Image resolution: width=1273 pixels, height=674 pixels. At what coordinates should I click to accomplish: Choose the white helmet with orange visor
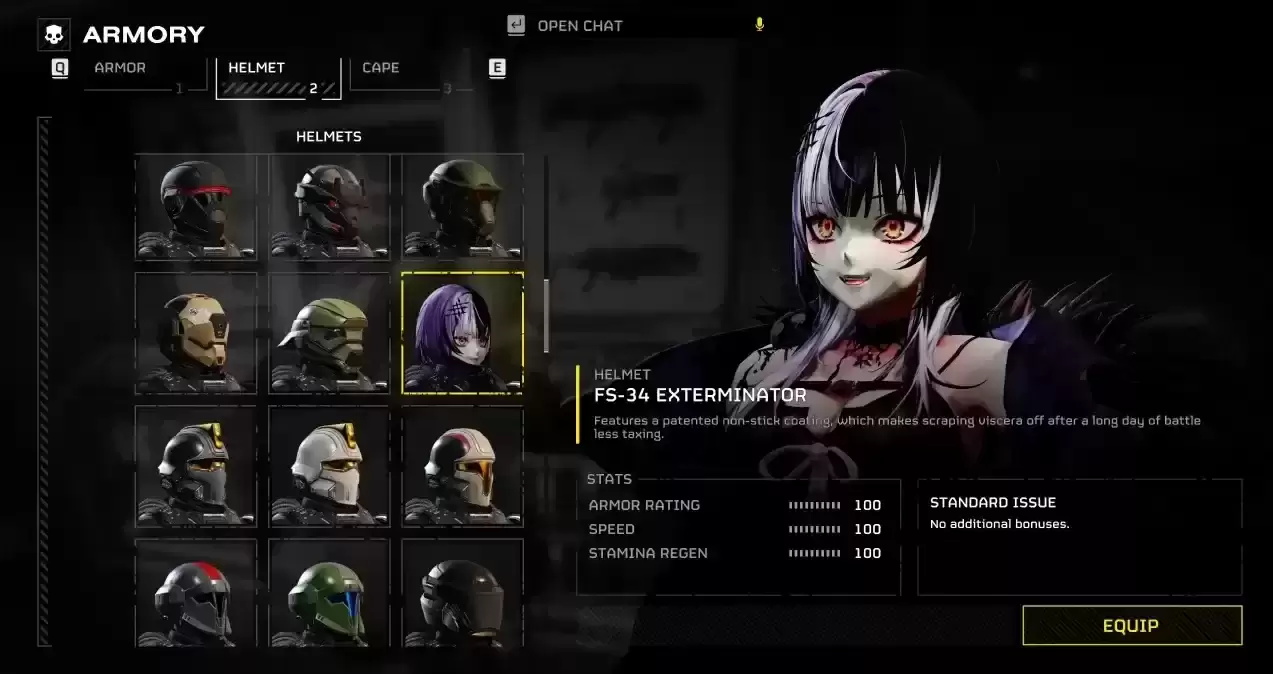(462, 466)
